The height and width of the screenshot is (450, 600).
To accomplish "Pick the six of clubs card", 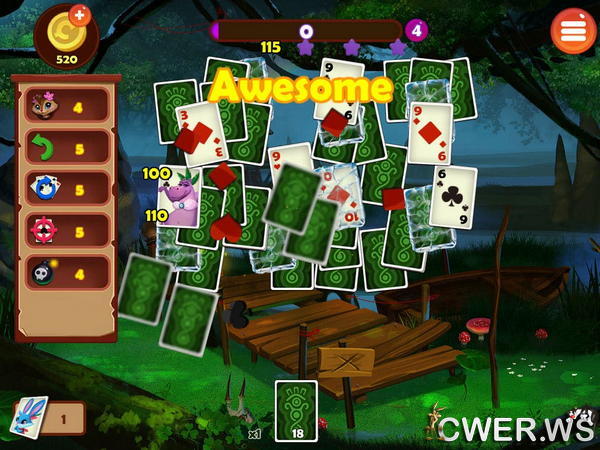I will coord(453,195).
